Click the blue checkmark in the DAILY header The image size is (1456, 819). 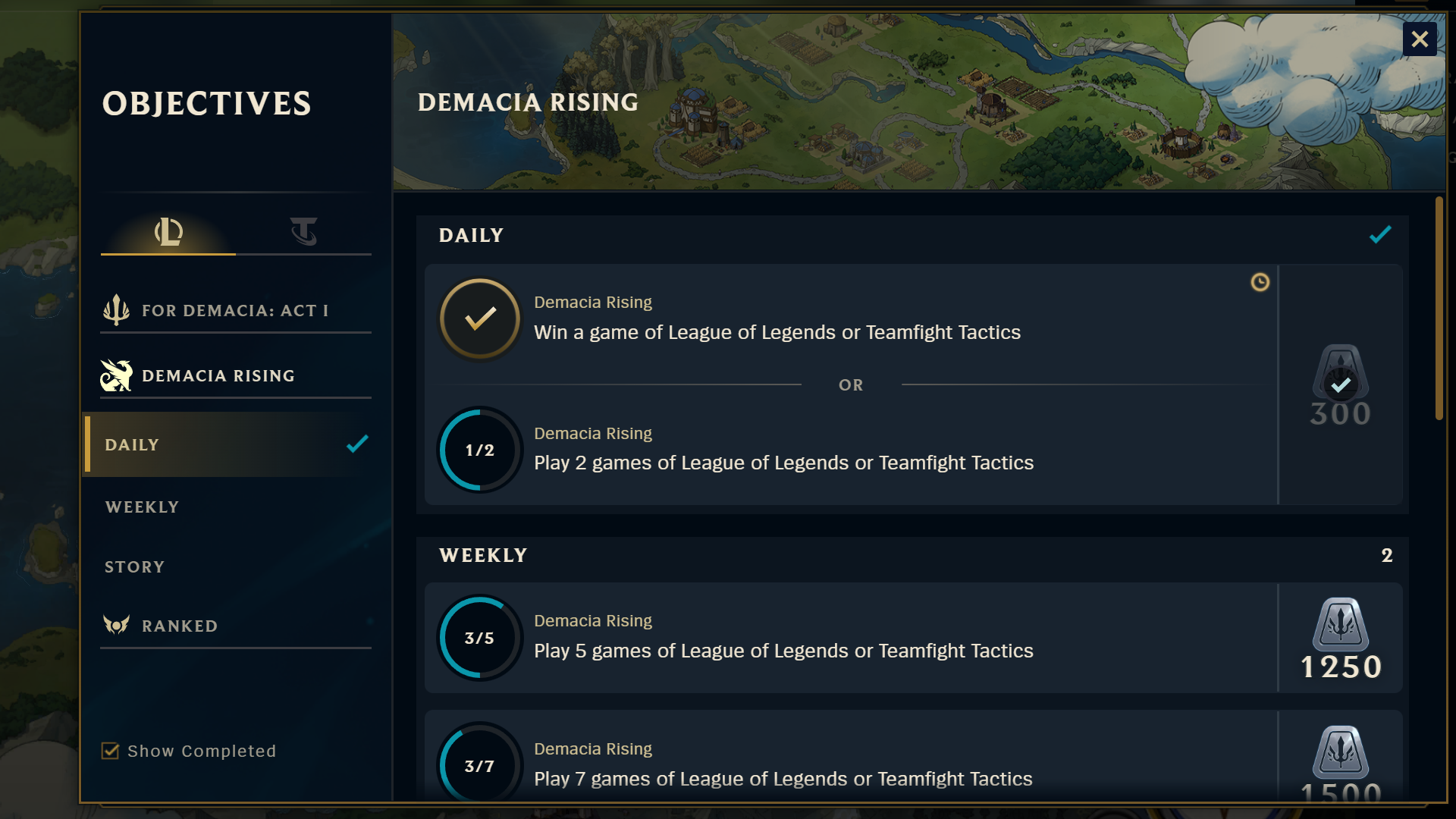pos(1380,235)
